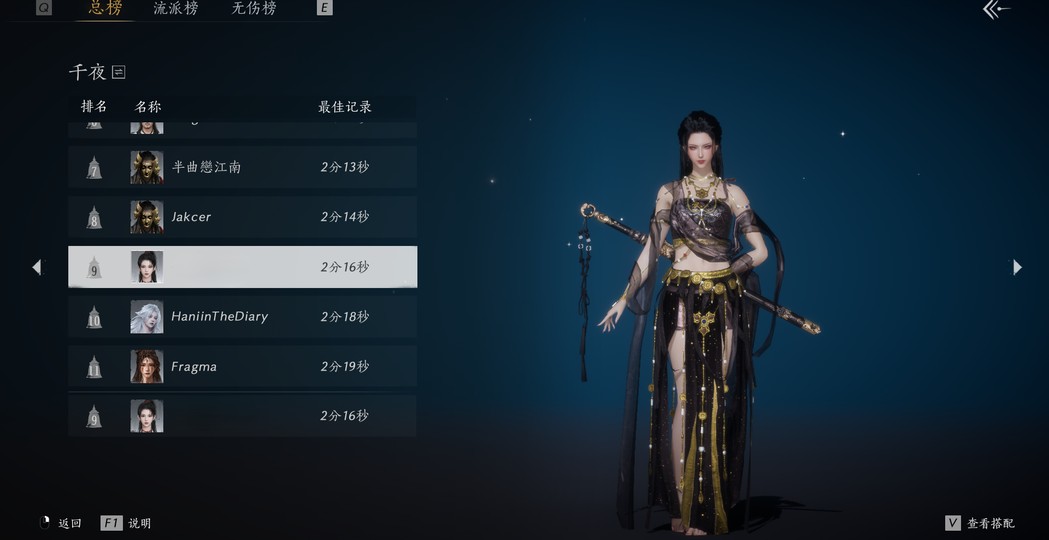Open the 查看搭配 build view
Viewport: 1049px width, 540px height.
(980, 523)
